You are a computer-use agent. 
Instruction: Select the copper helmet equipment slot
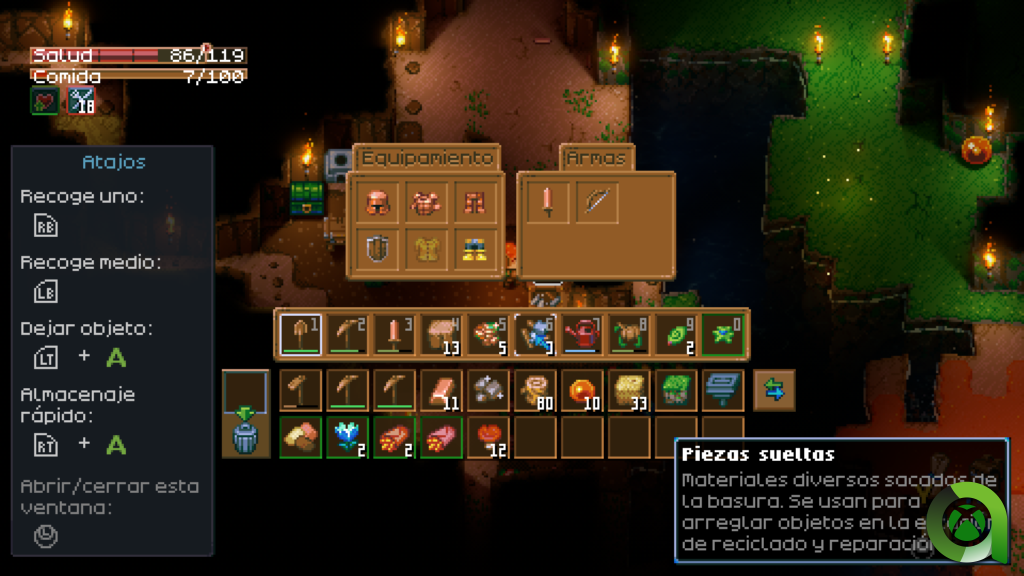click(x=378, y=202)
